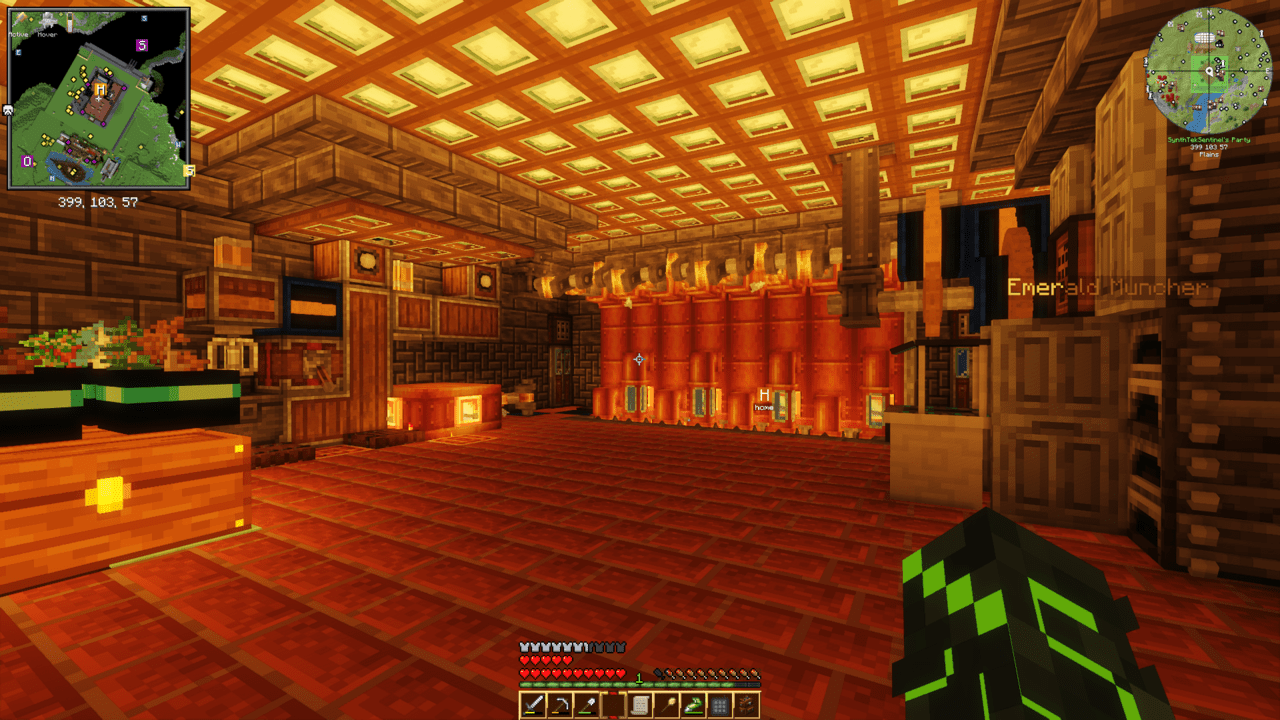Open the scroll map item in the hotbar
The width and height of the screenshot is (1280, 720).
coord(640,703)
